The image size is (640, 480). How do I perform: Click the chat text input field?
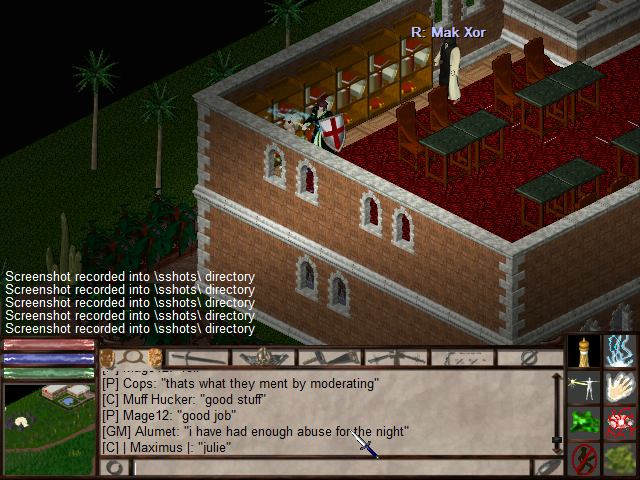click(x=330, y=467)
